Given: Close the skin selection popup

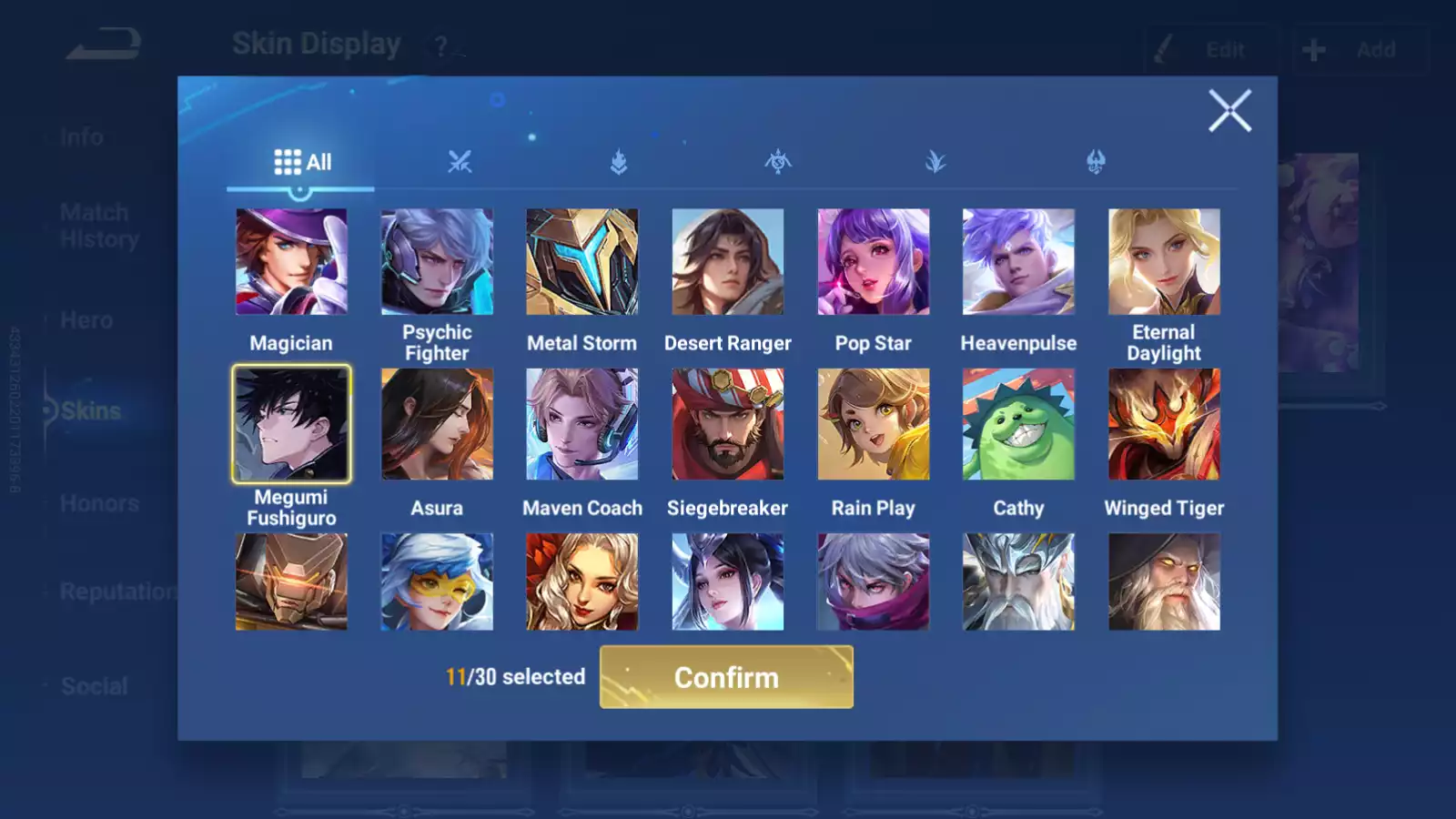Looking at the screenshot, I should (x=1229, y=111).
